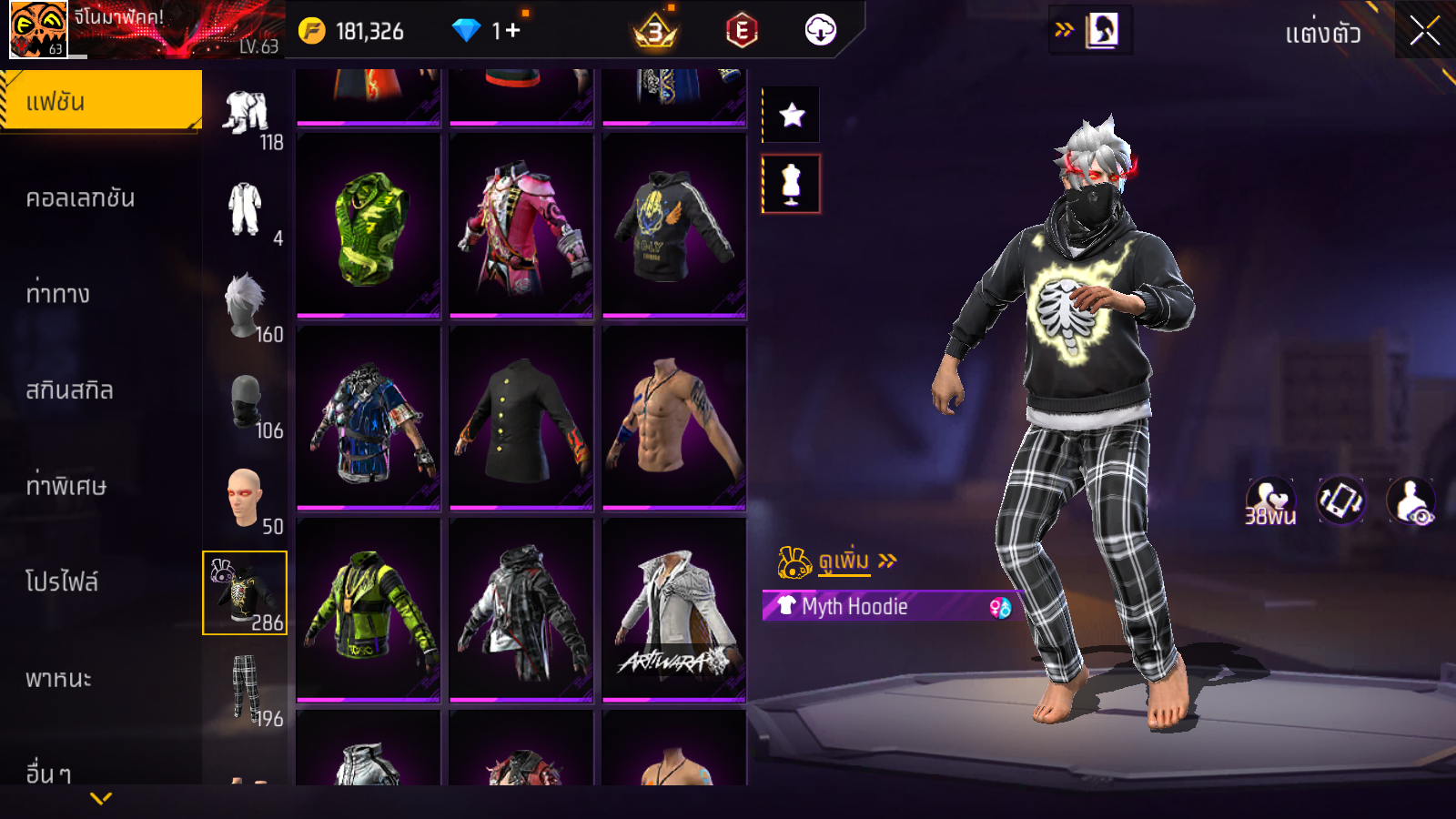This screenshot has width=1456, height=819.
Task: Open the cloud download icon
Action: [x=820, y=31]
